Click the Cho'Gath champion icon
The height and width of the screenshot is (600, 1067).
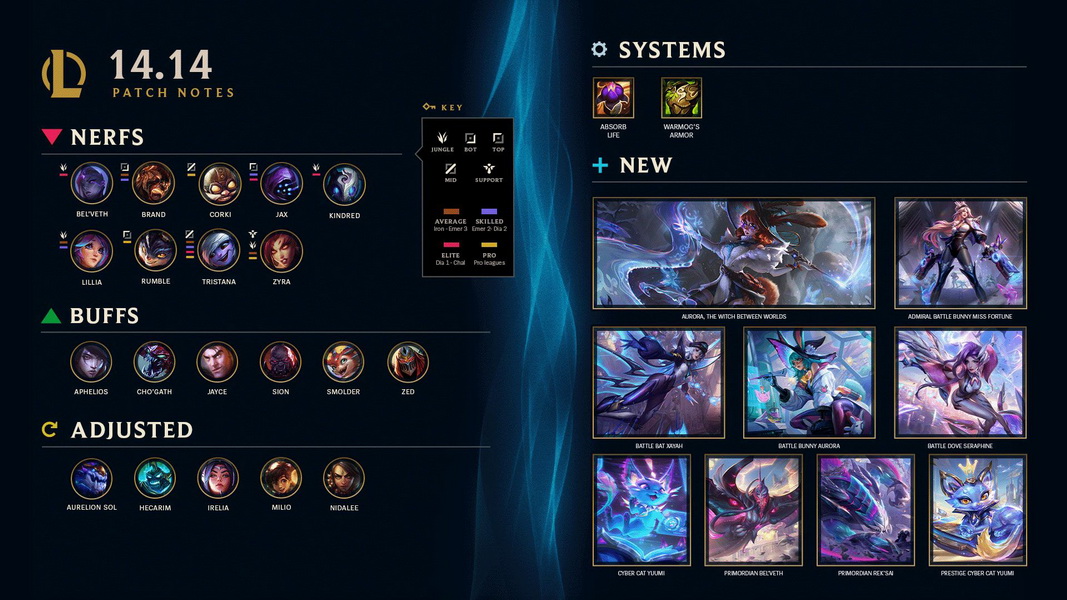click(x=155, y=362)
